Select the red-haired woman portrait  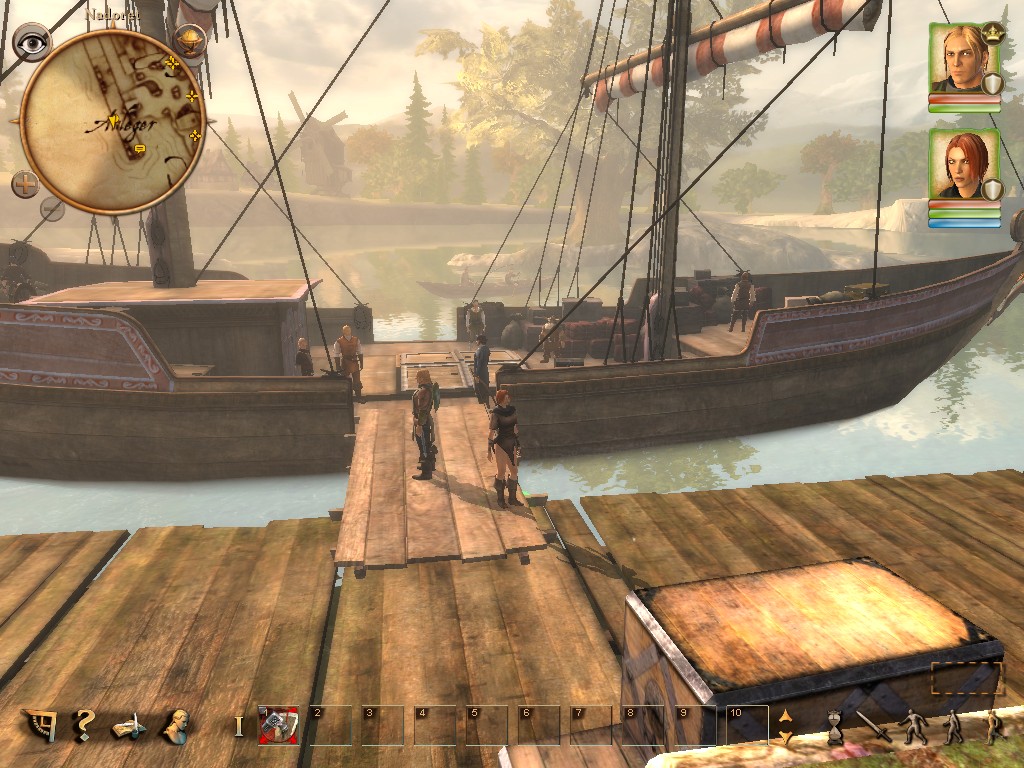tap(962, 163)
